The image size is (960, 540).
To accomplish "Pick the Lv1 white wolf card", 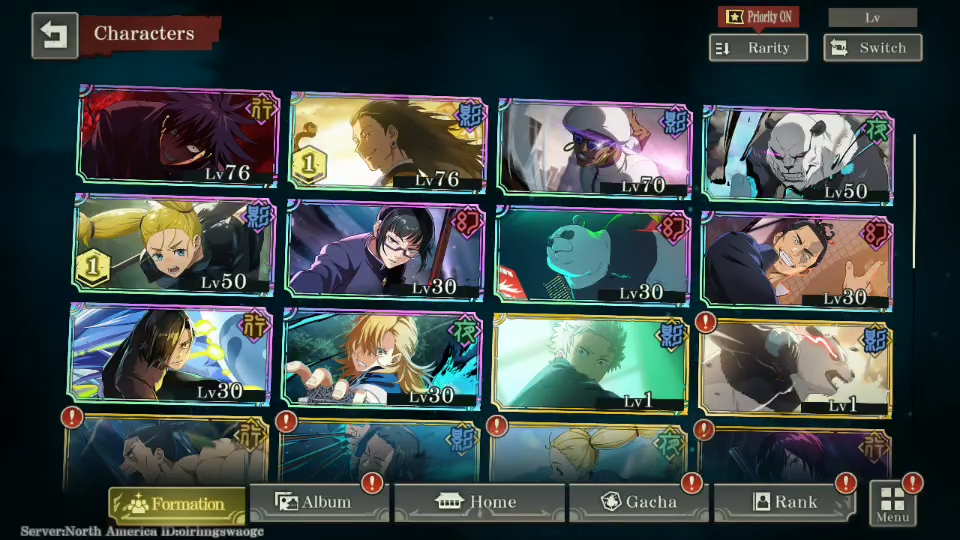I will (x=796, y=368).
